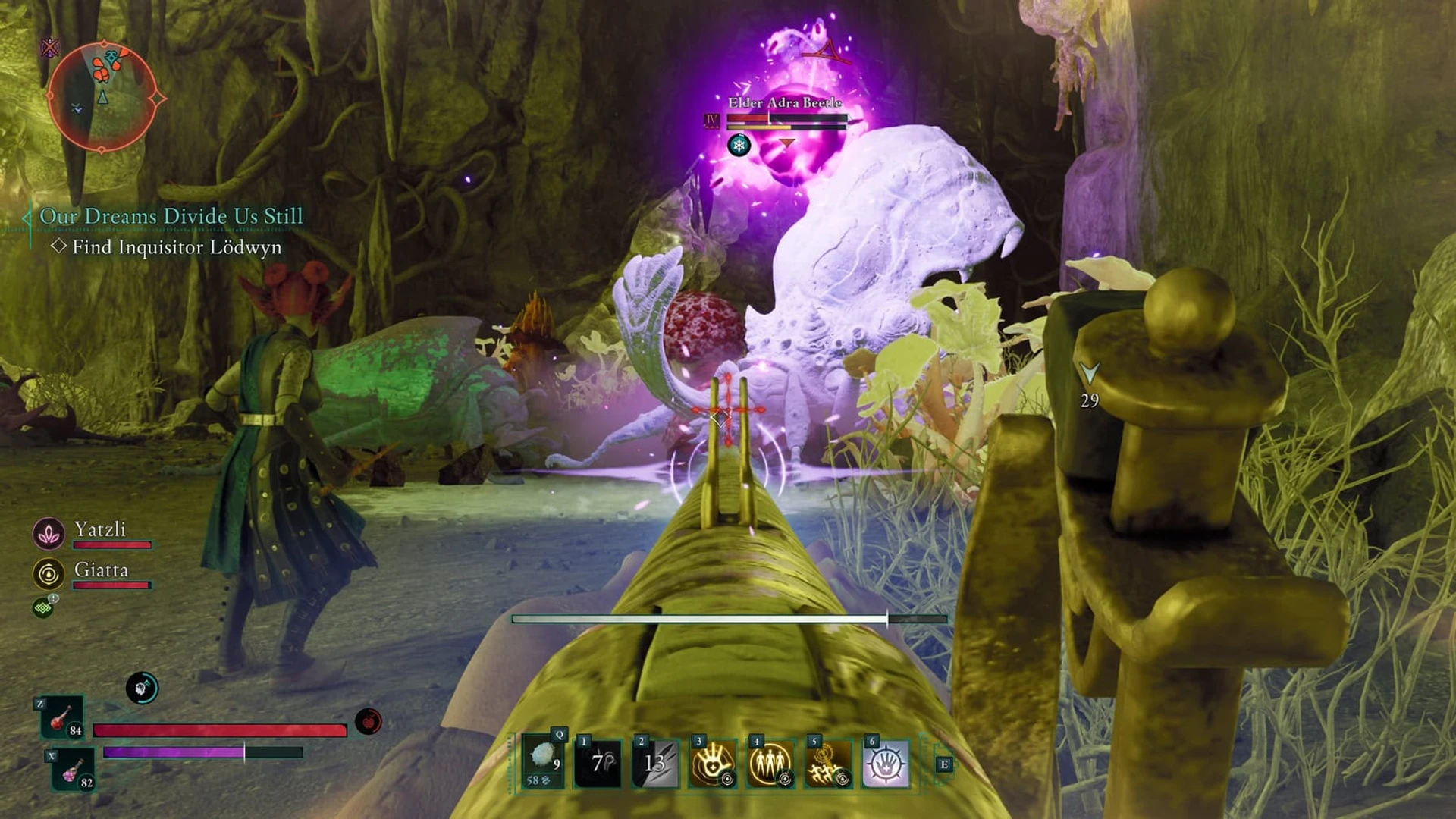Click the circular status icon above the health bar
Image resolution: width=1456 pixels, height=819 pixels.
(142, 688)
